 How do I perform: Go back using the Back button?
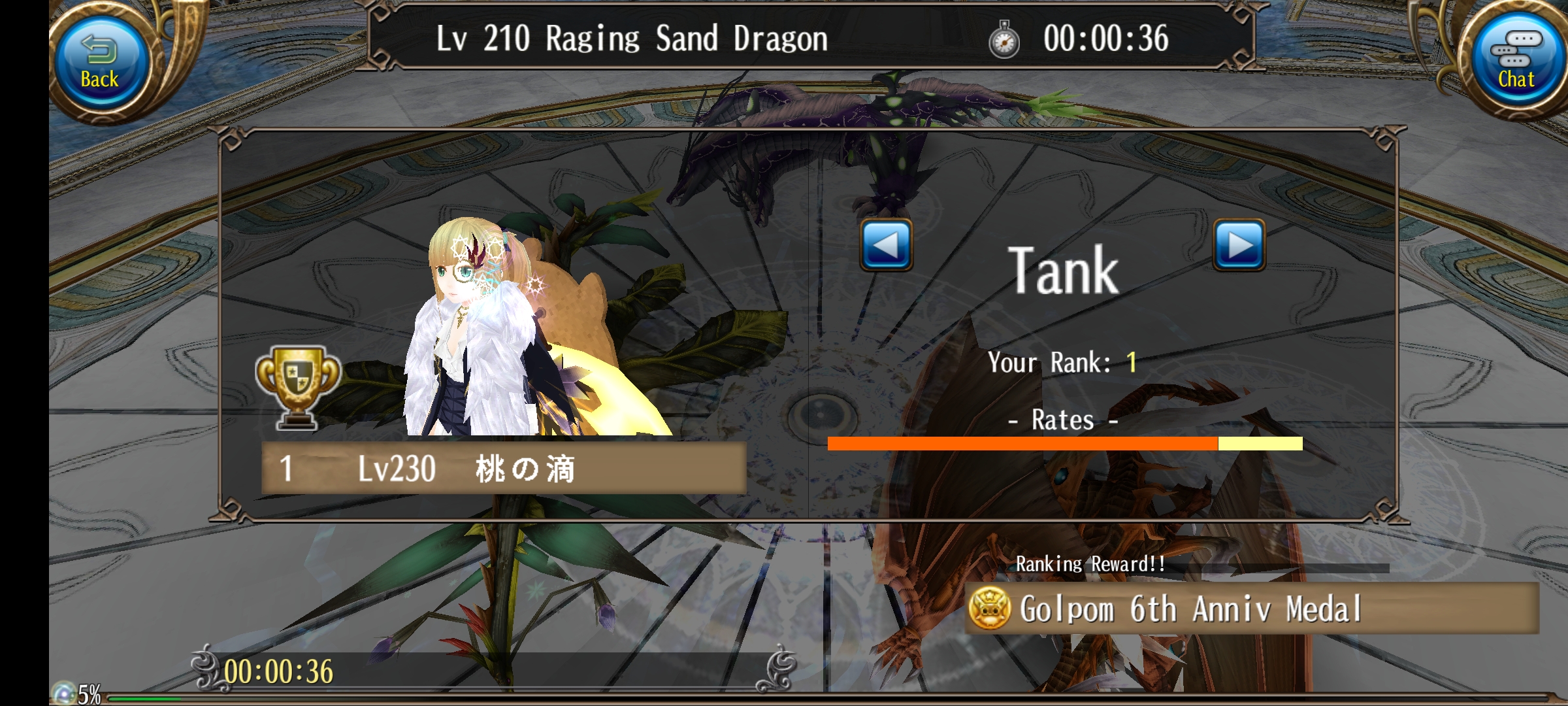99,63
